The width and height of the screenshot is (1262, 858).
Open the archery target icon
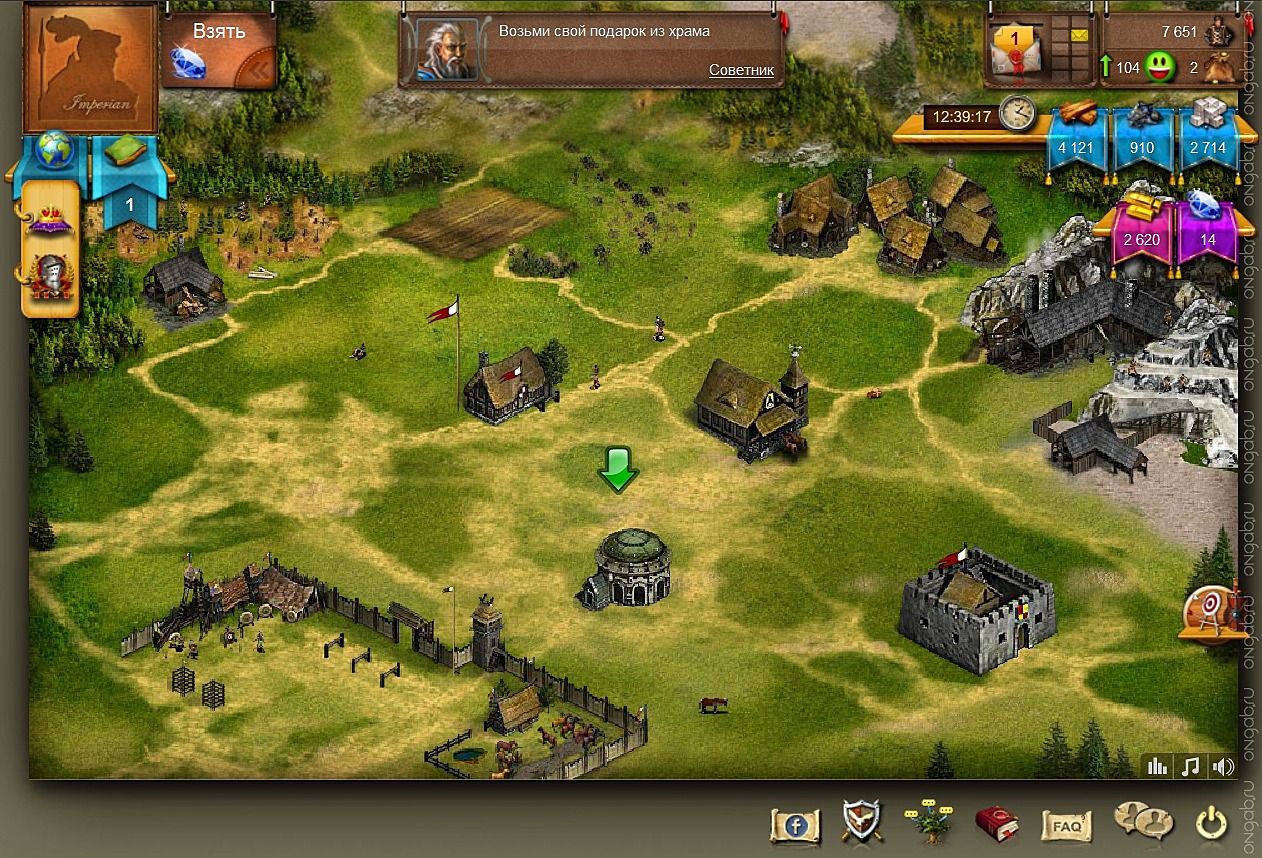pyautogui.click(x=1209, y=611)
